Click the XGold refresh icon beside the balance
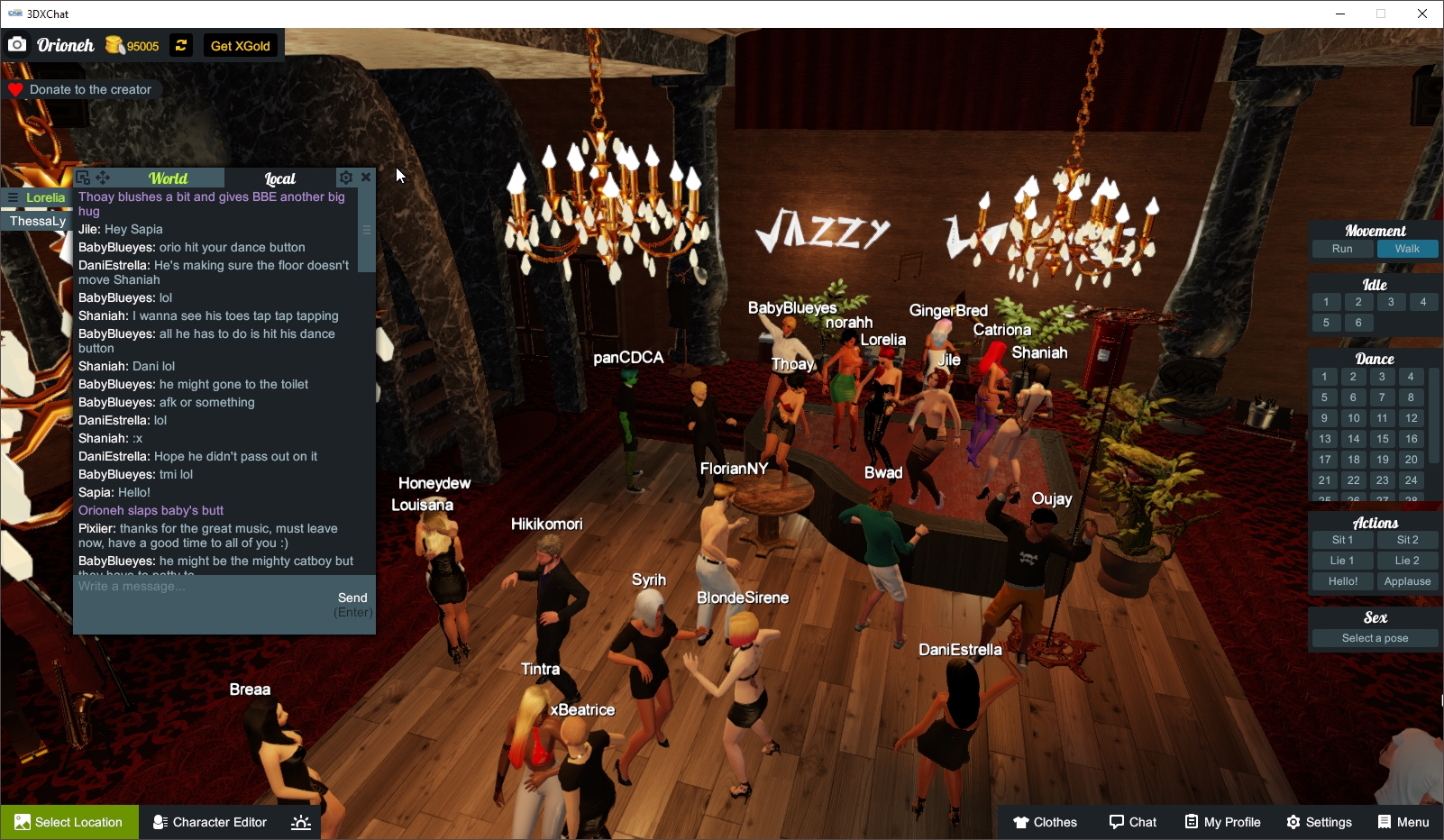The height and width of the screenshot is (840, 1444). click(180, 45)
